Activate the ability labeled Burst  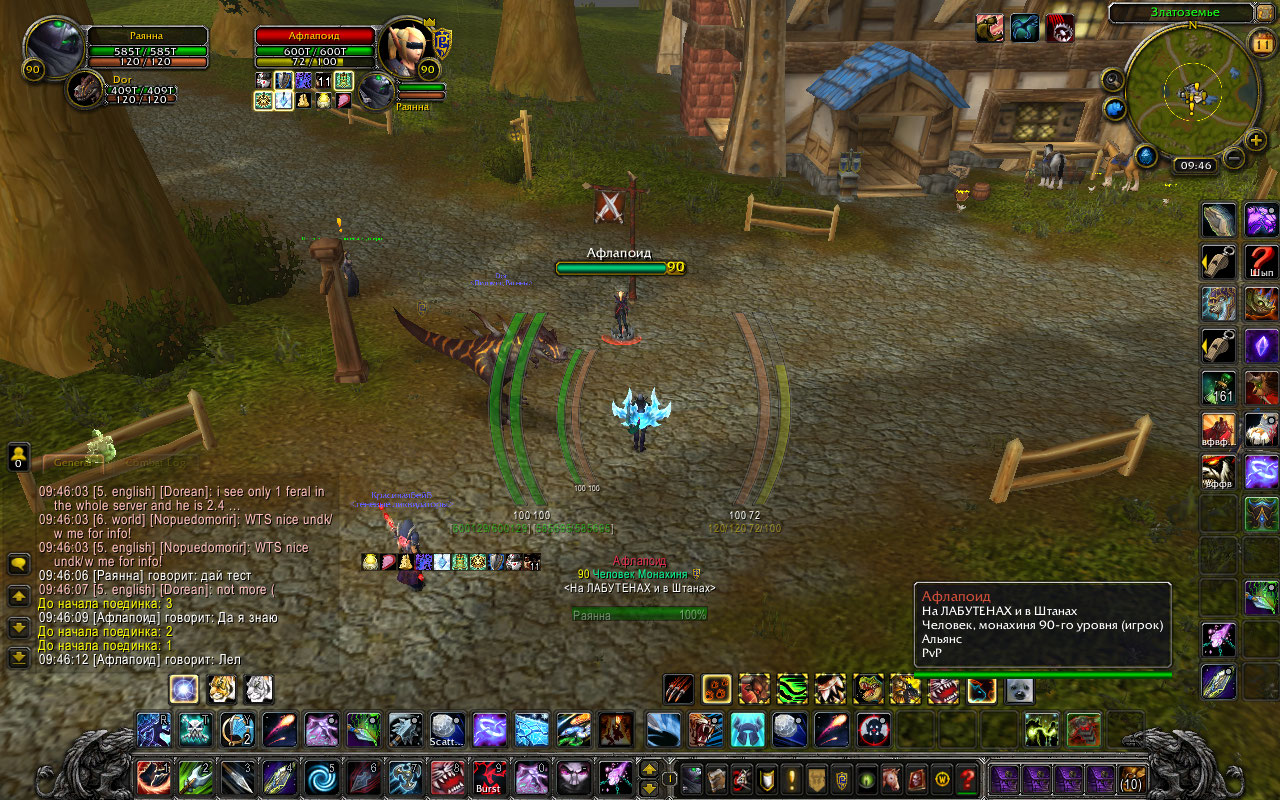click(488, 777)
